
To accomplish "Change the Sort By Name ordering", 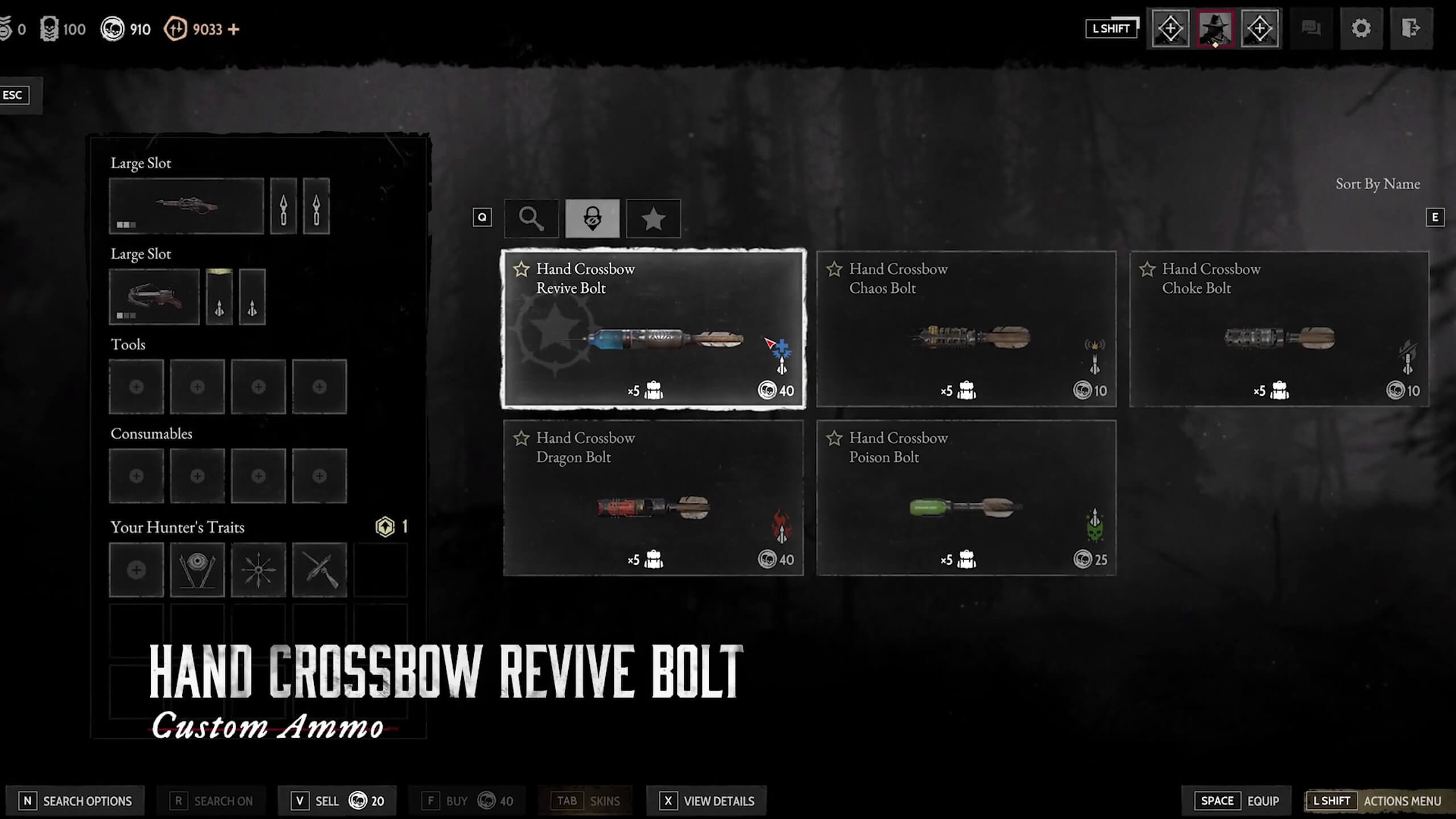I will [x=1377, y=184].
